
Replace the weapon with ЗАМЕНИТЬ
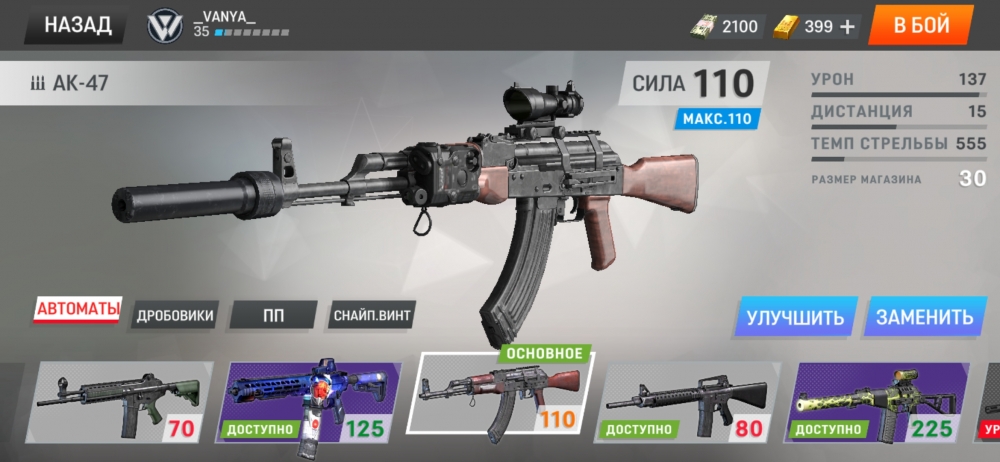click(x=923, y=317)
